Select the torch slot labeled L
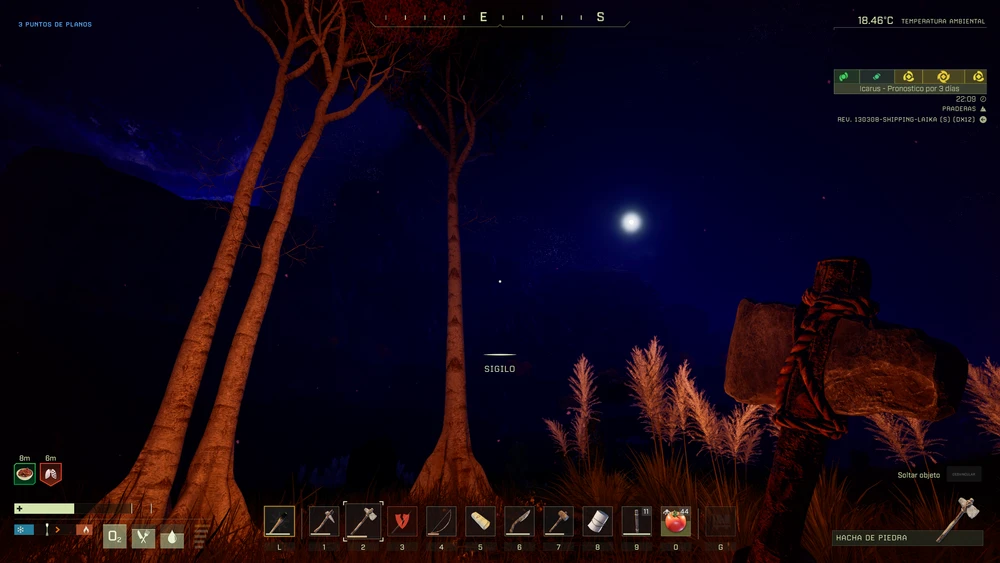 (280, 521)
